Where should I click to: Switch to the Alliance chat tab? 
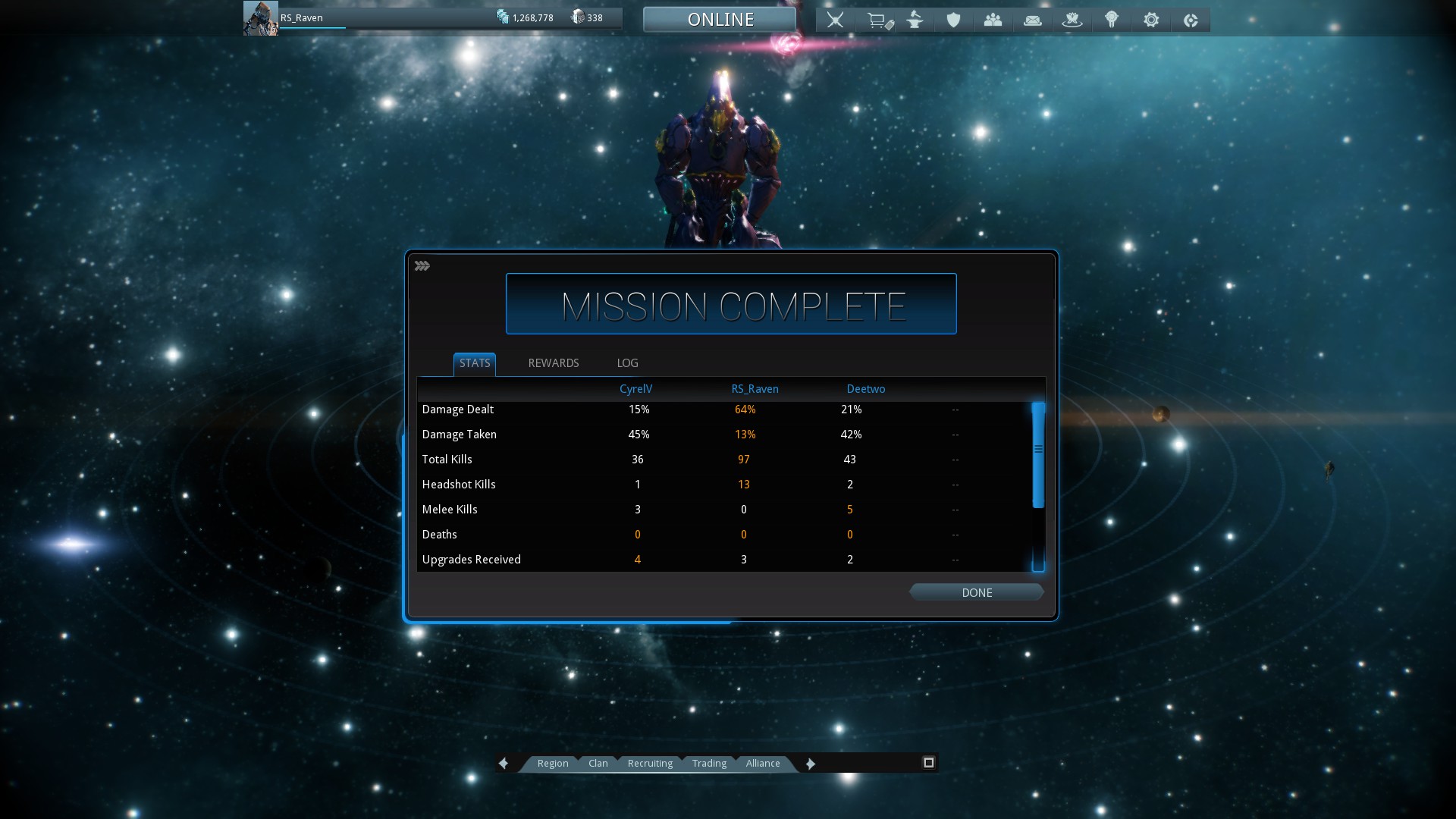(x=762, y=763)
